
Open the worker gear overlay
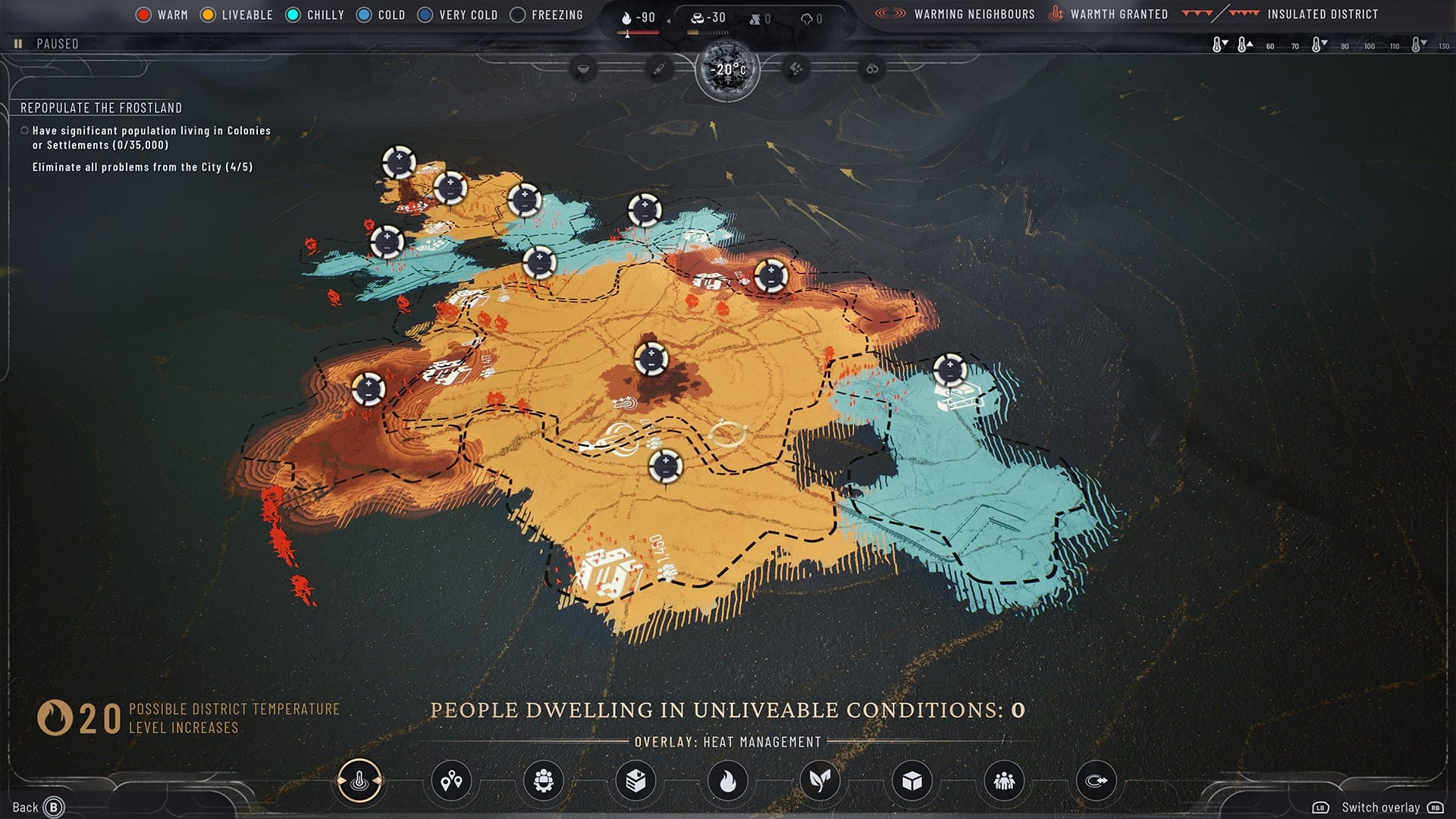click(544, 780)
